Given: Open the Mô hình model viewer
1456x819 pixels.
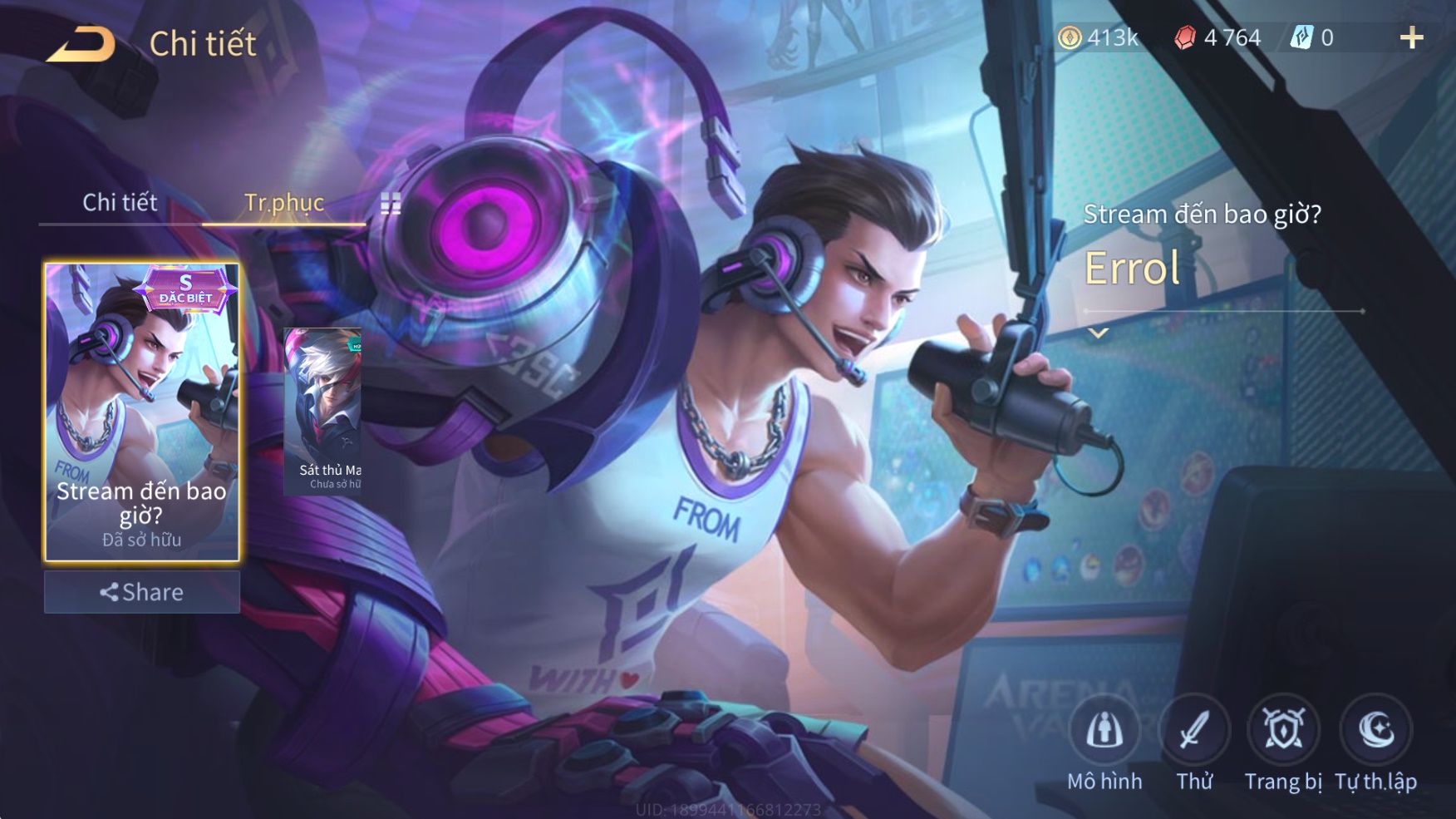Looking at the screenshot, I should [1104, 731].
